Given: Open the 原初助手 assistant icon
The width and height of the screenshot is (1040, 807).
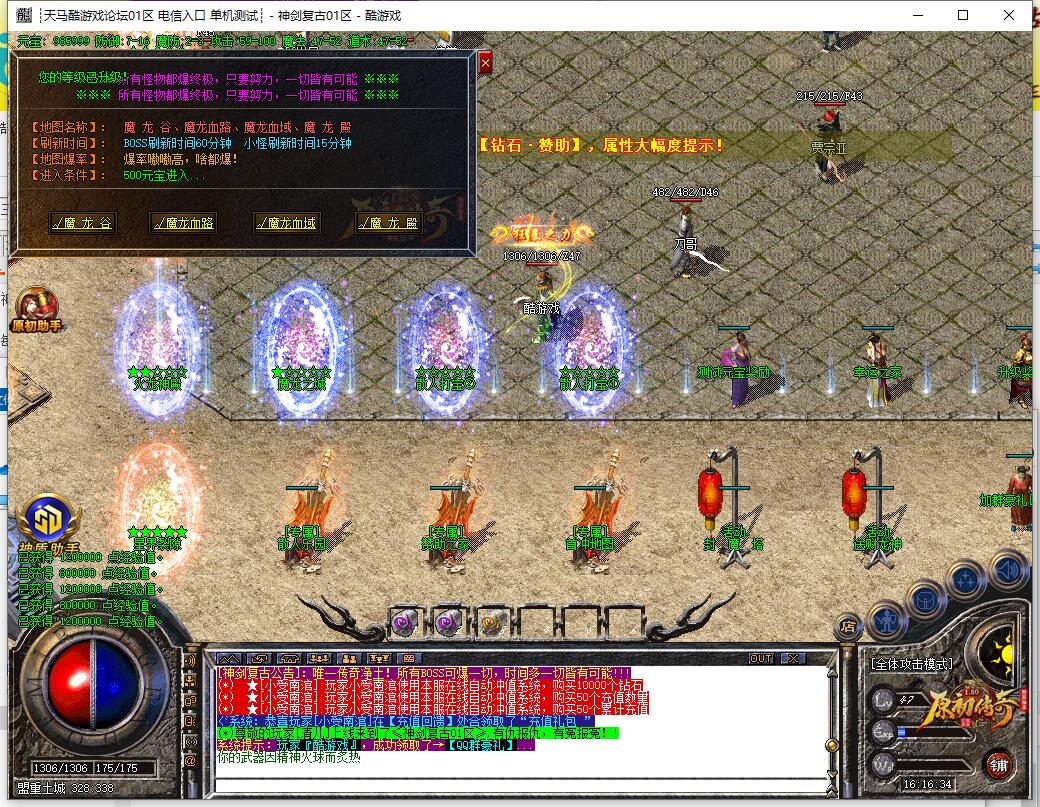Looking at the screenshot, I should pos(37,305).
